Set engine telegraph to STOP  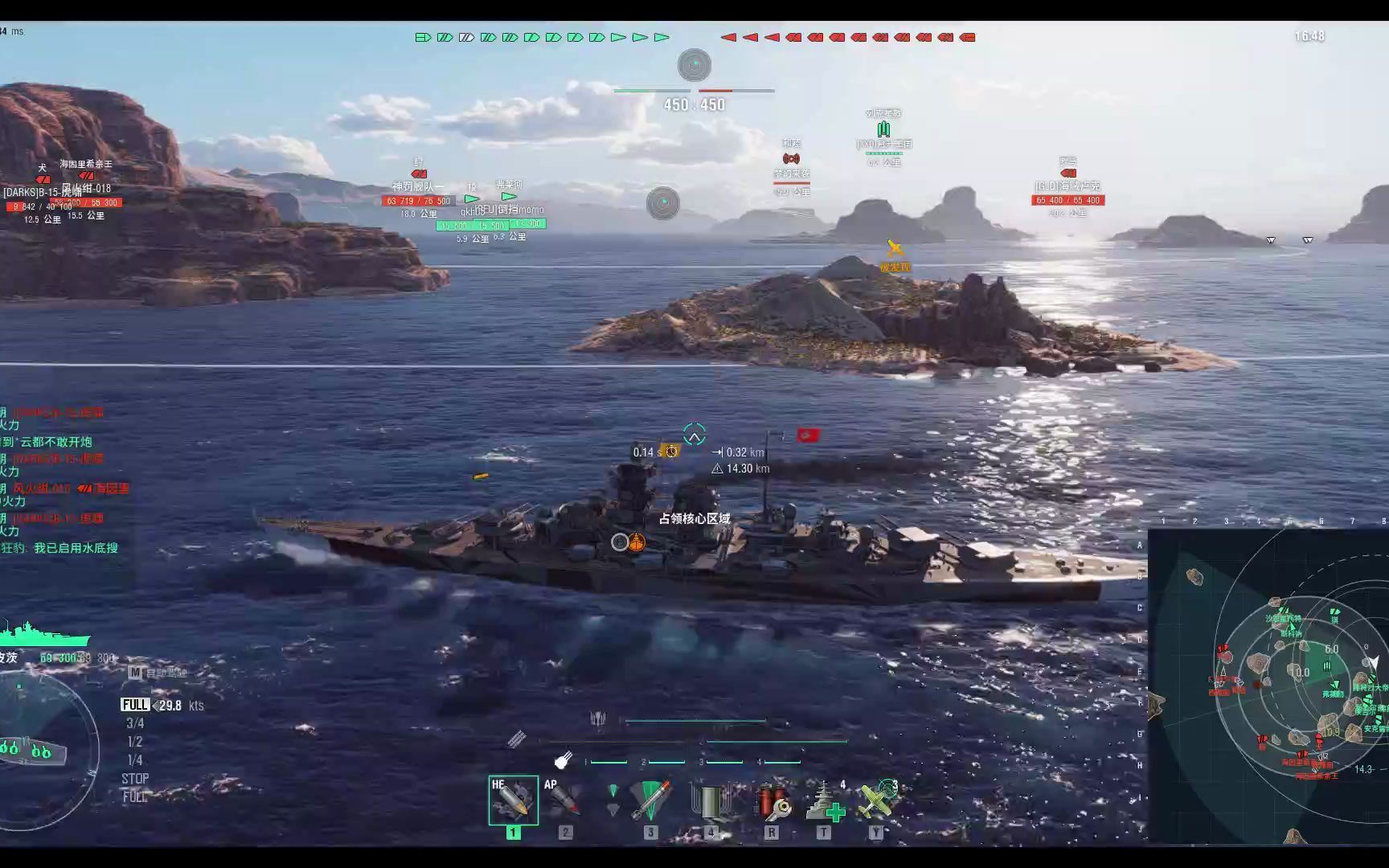(135, 779)
